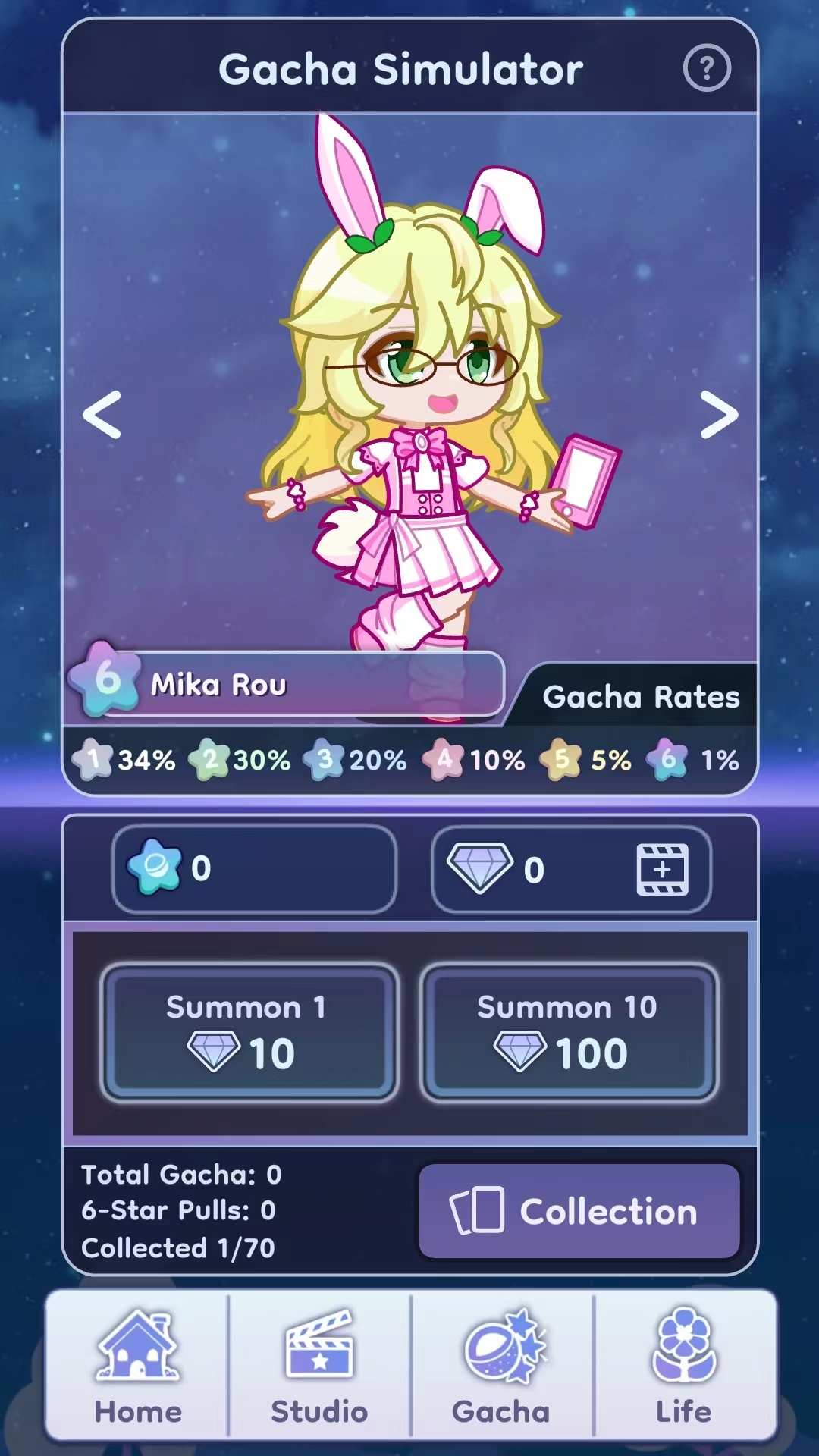819x1456 pixels.
Task: Summon 10 for 100 diamonds
Action: click(x=568, y=1032)
